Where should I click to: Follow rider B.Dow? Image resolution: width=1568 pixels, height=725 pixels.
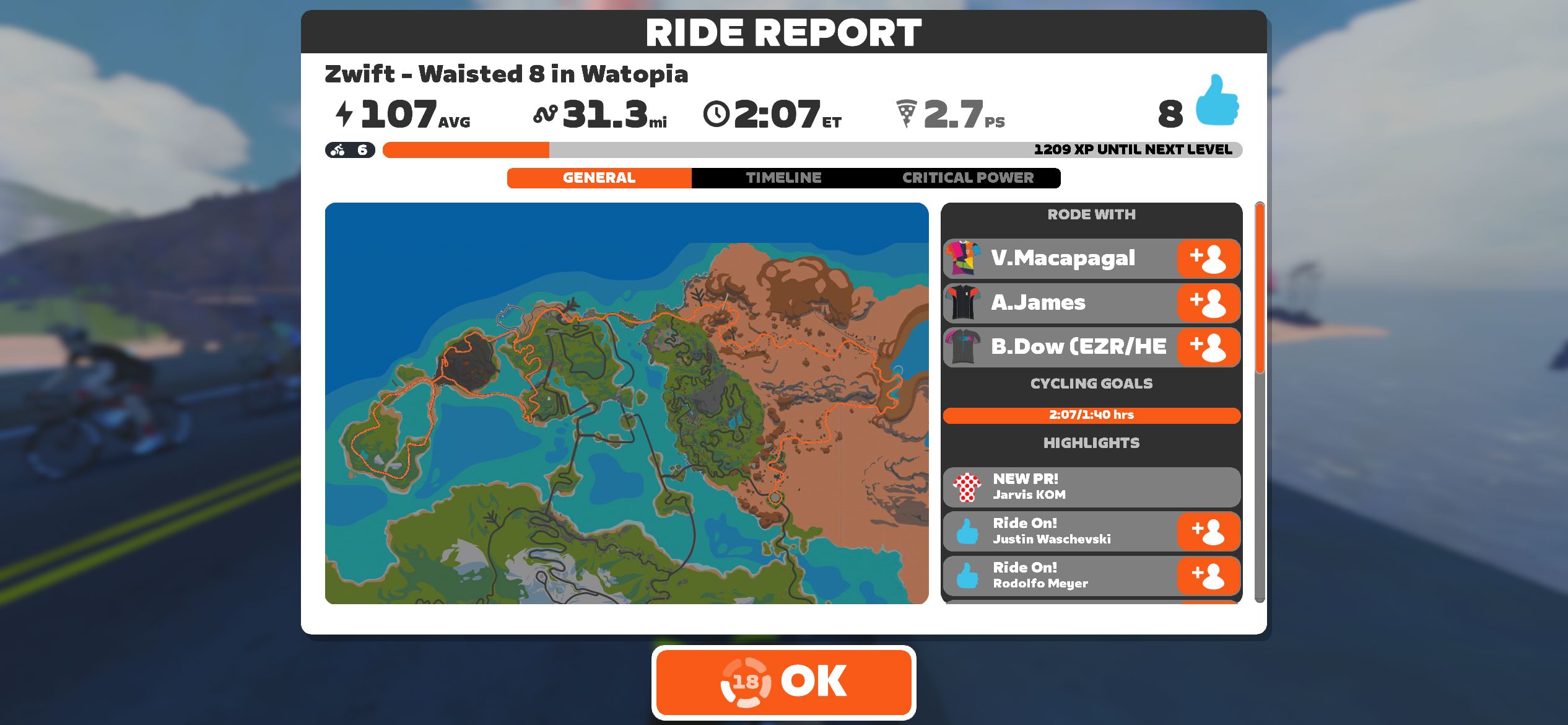coord(1208,347)
